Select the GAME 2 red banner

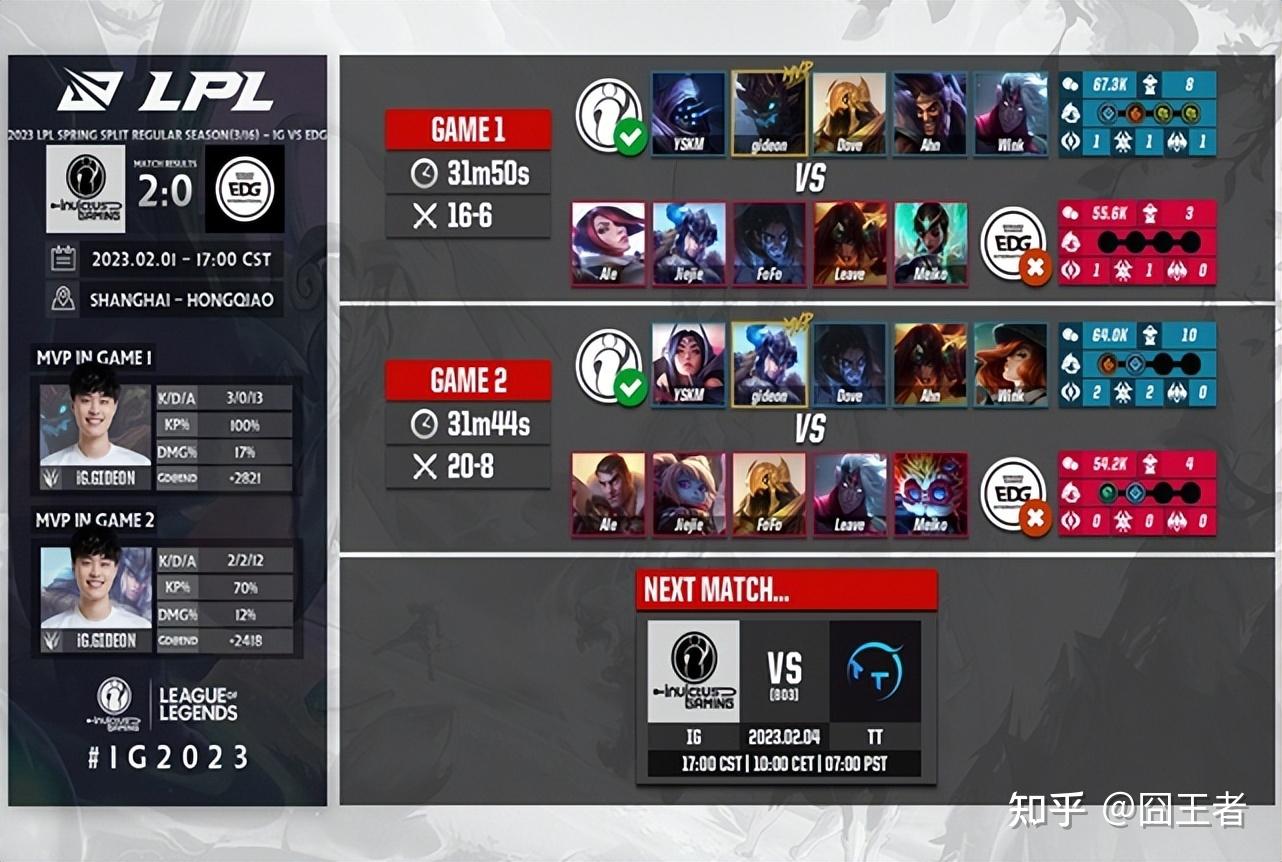click(x=468, y=380)
